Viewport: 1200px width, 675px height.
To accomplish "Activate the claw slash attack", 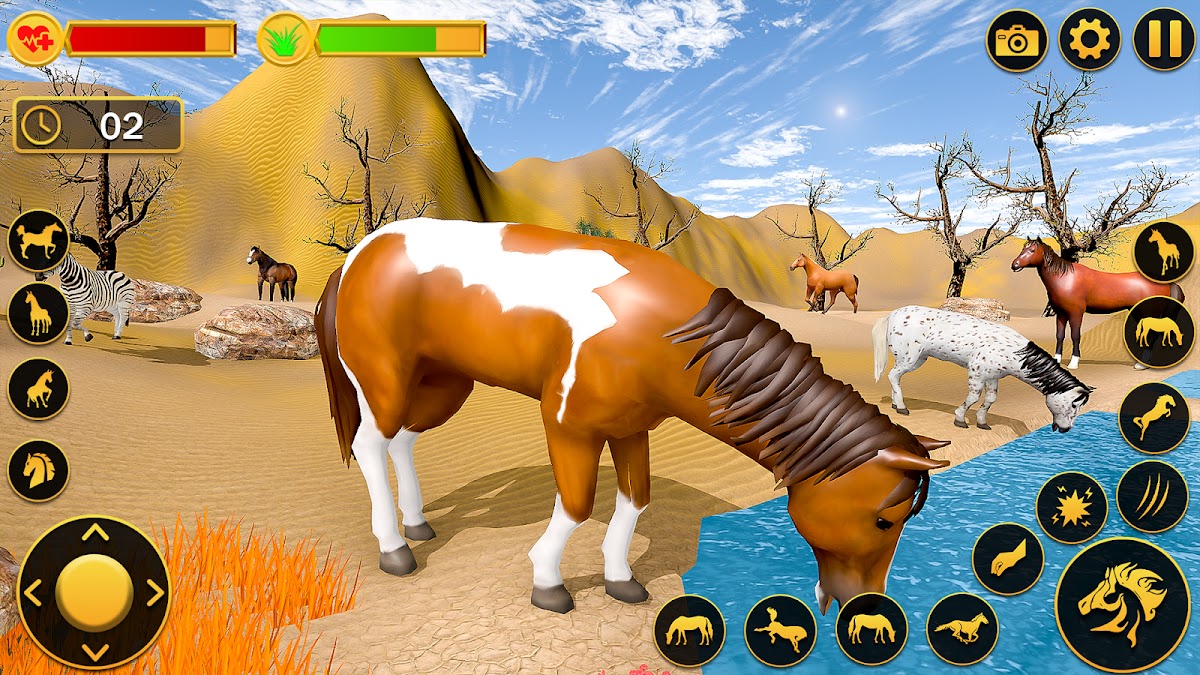I will pos(1152,496).
